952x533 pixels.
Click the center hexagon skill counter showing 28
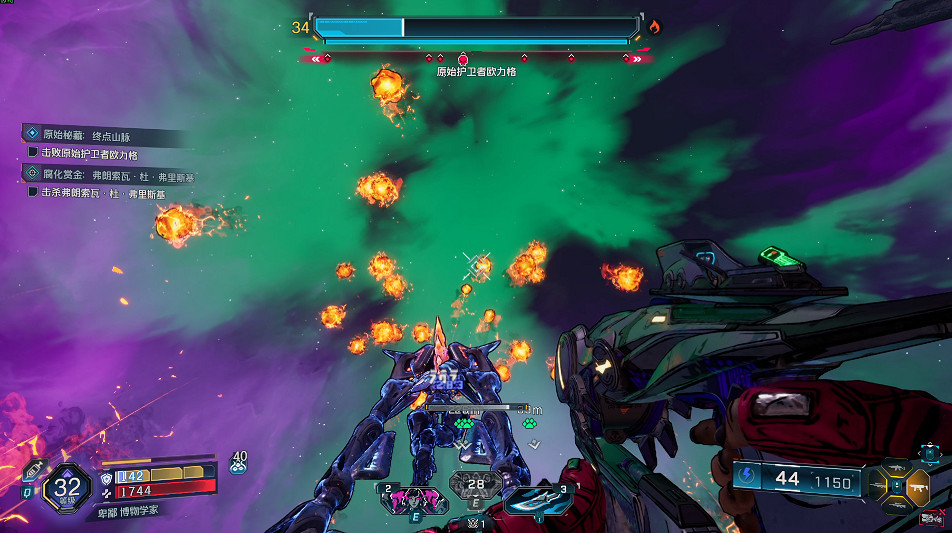click(x=475, y=485)
